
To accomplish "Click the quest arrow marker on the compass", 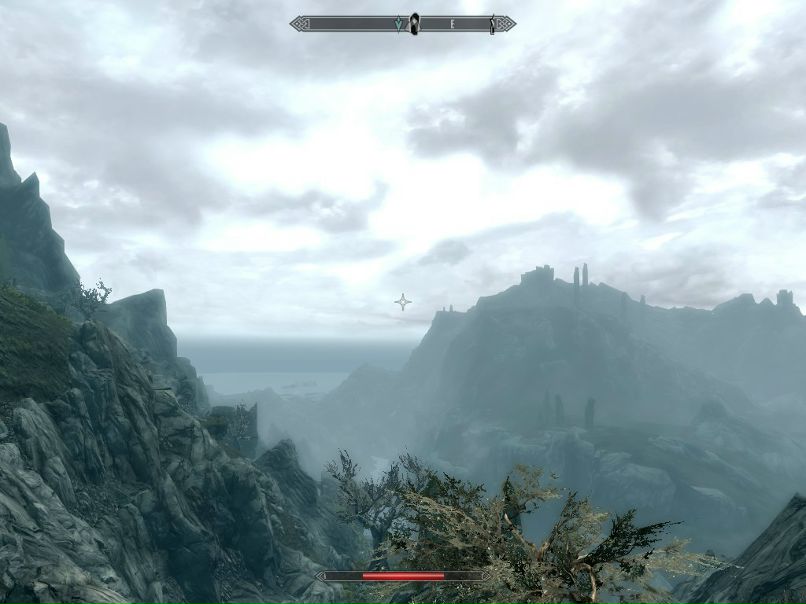I will point(400,24).
